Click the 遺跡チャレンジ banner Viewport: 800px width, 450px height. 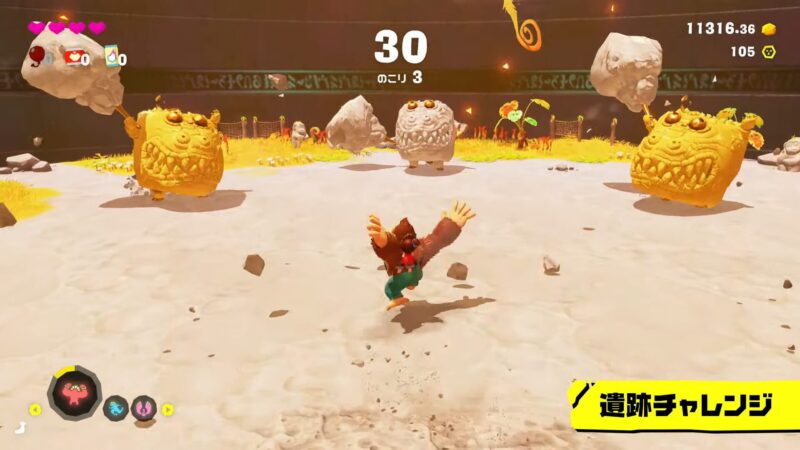[x=685, y=405]
